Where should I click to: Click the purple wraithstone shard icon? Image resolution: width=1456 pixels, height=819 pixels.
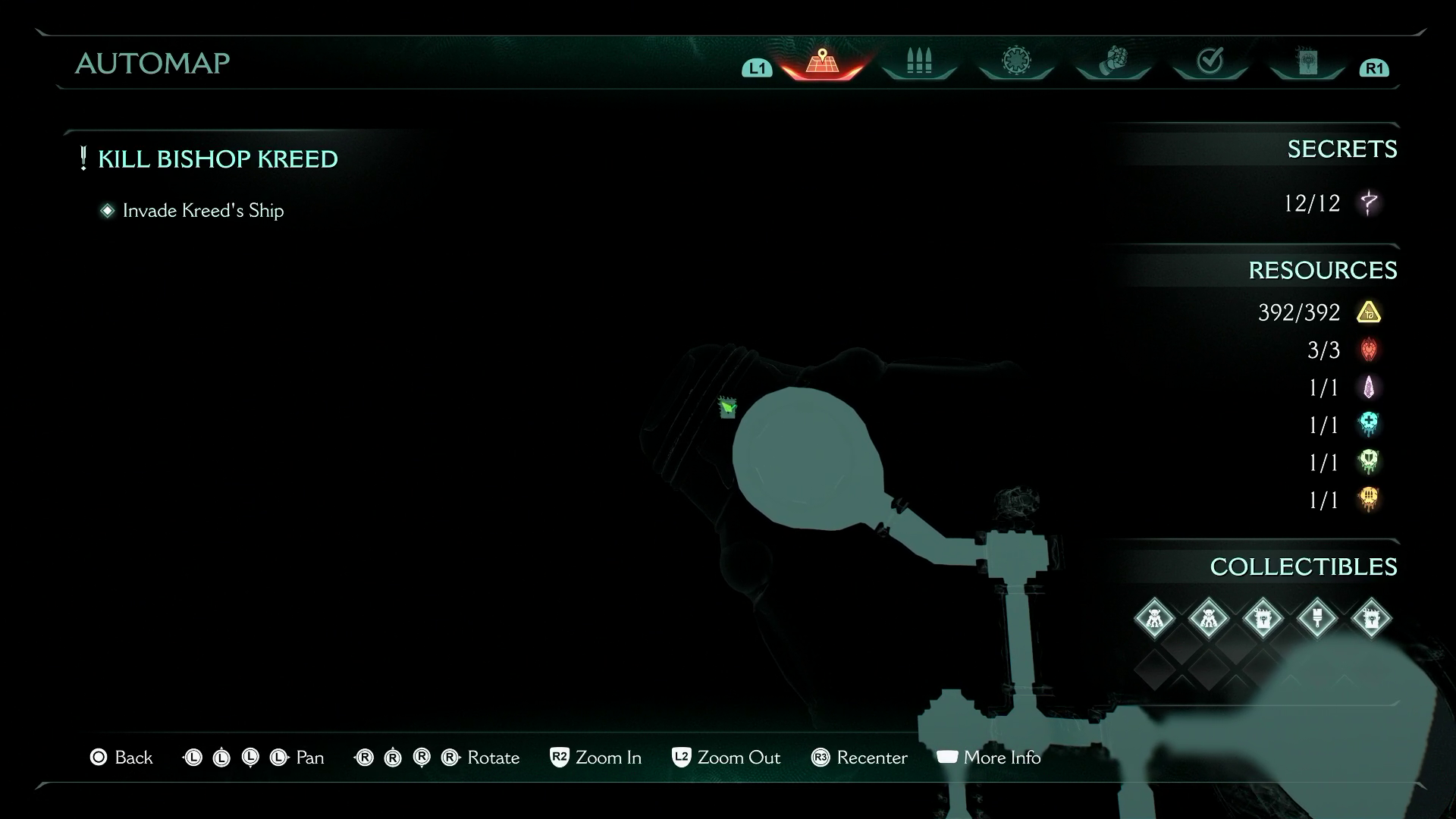pyautogui.click(x=1370, y=388)
